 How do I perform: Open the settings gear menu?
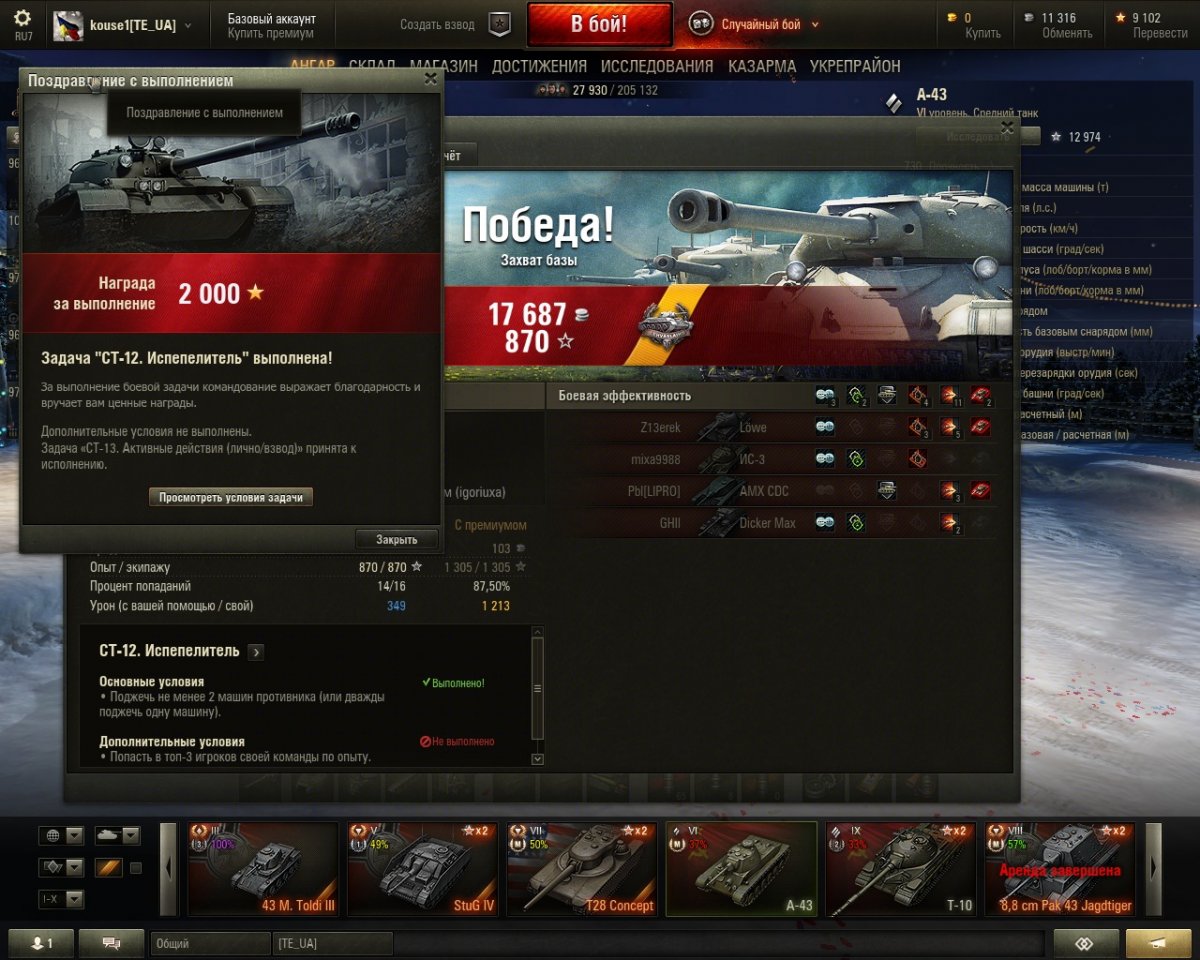point(22,19)
